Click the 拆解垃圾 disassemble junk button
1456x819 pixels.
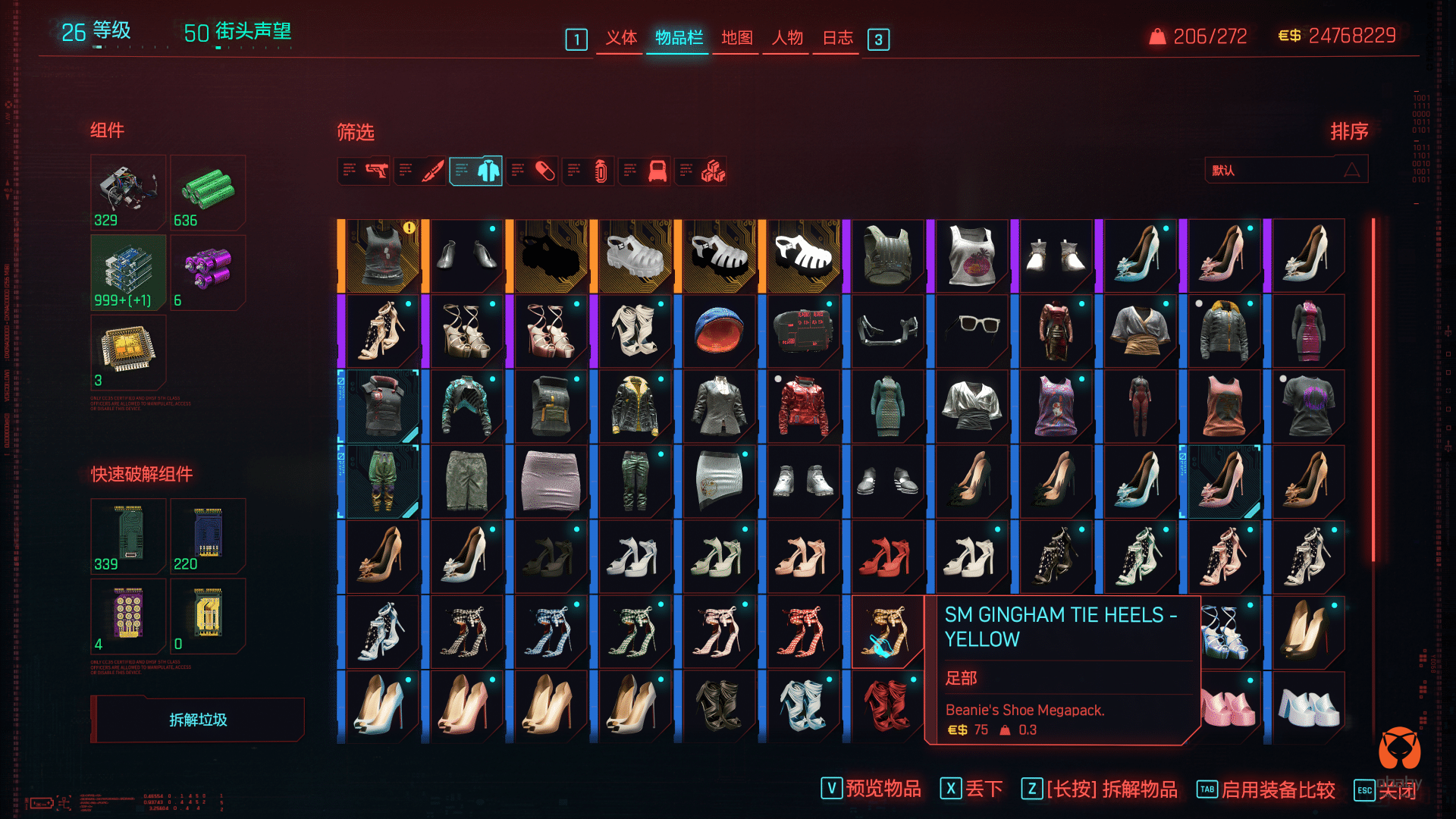[198, 720]
